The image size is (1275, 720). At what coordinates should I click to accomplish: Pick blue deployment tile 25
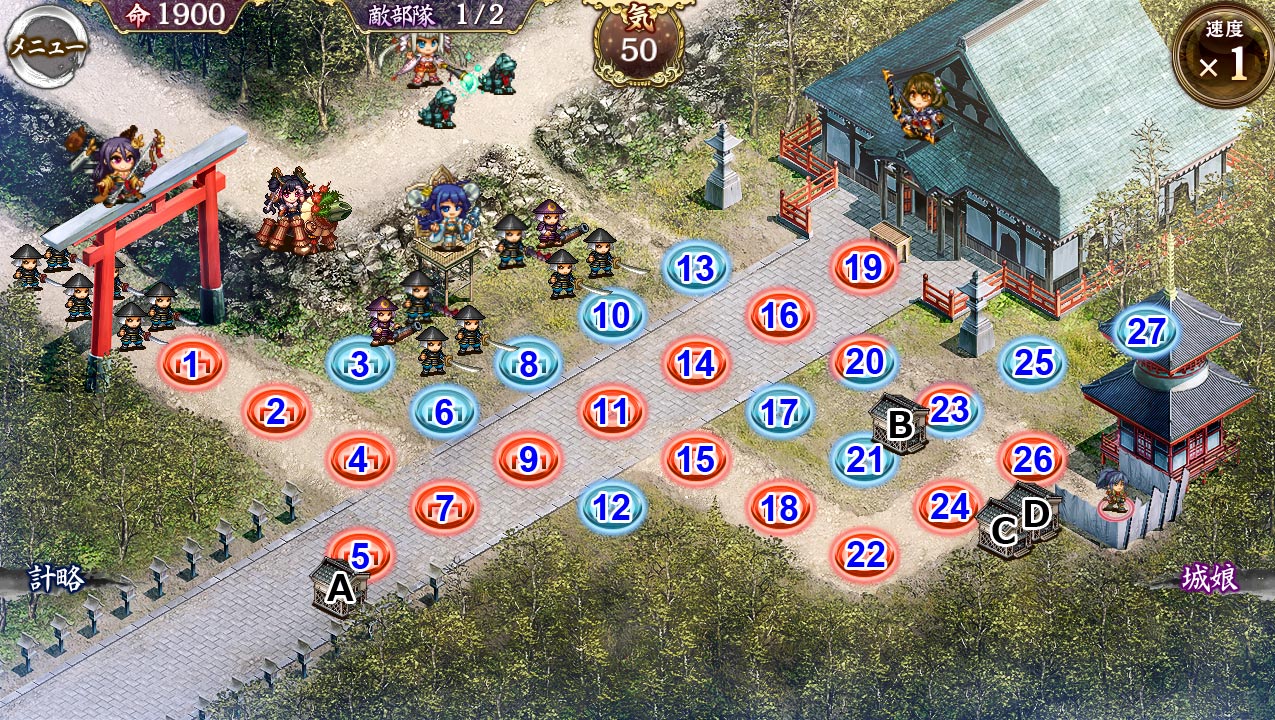1034,363
